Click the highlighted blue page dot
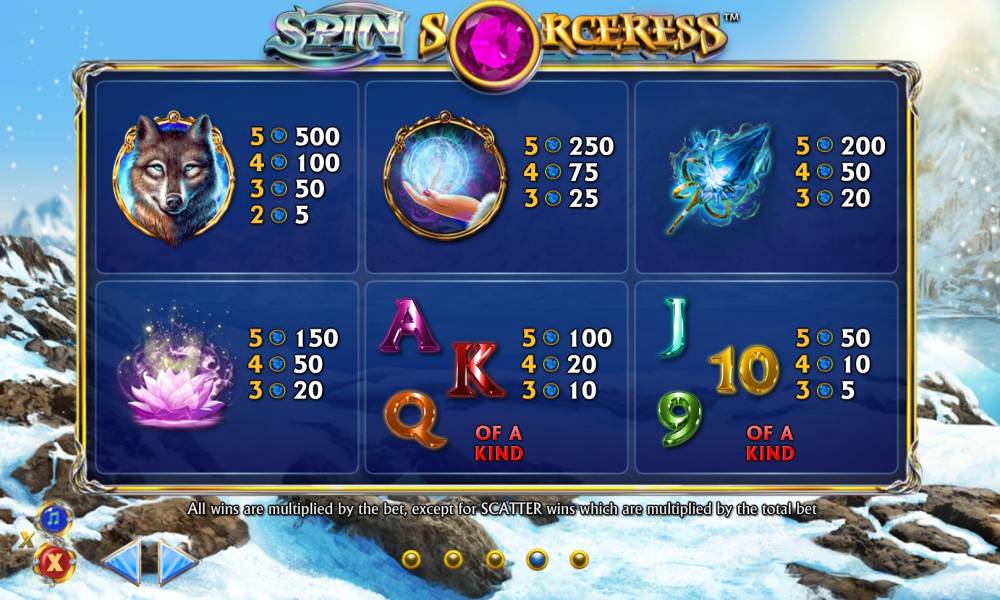 [537, 559]
